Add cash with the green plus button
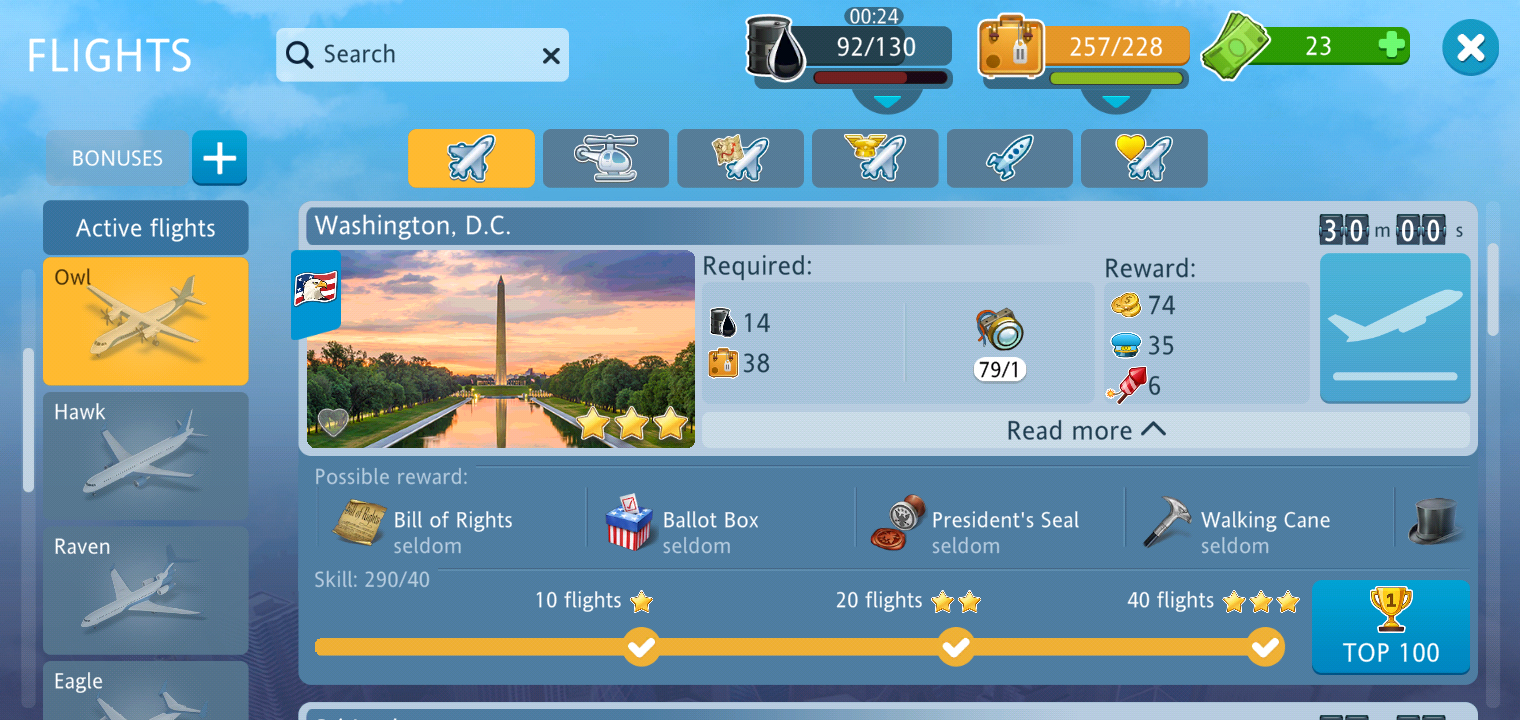 point(1391,45)
